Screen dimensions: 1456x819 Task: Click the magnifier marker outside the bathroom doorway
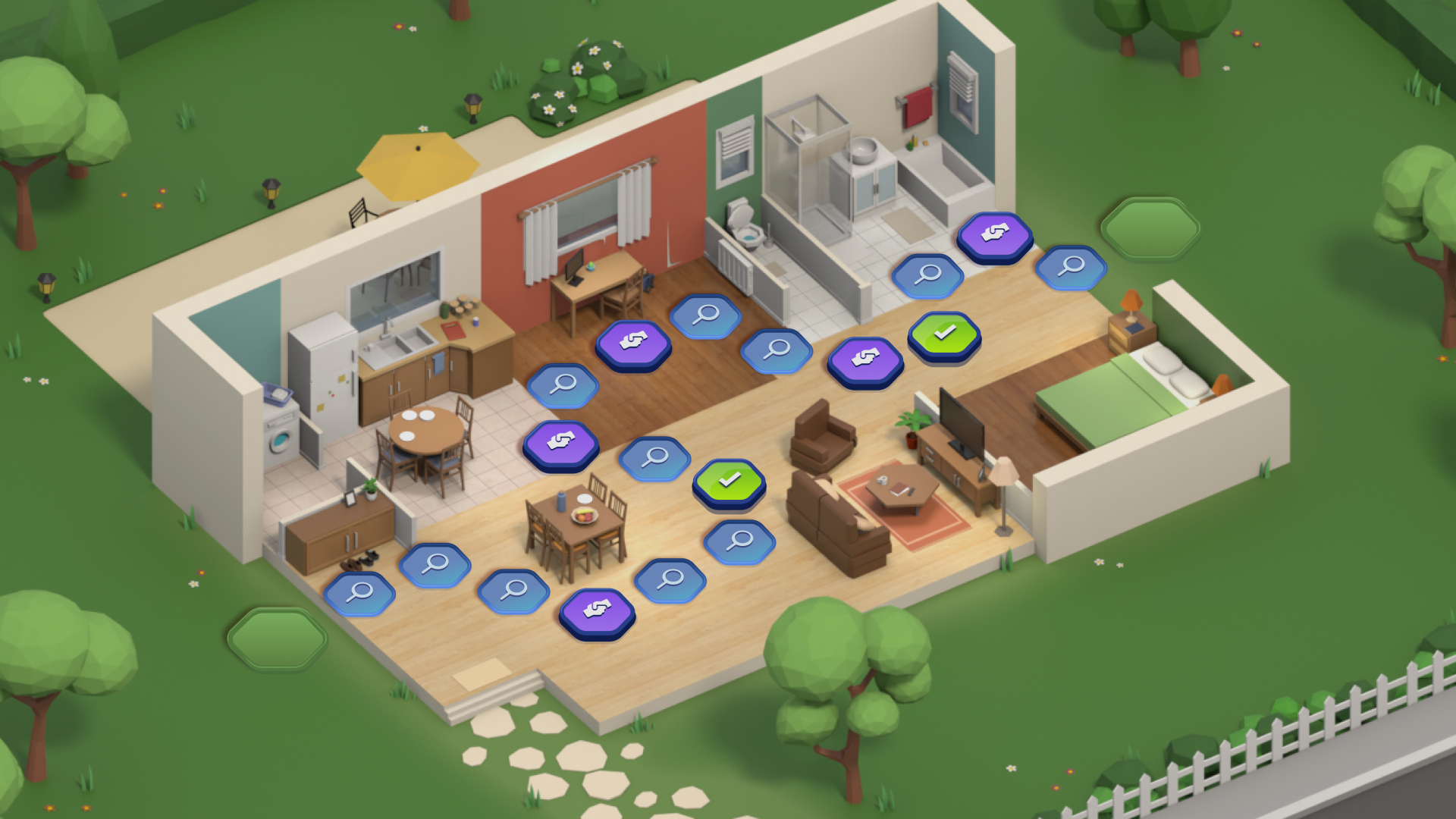click(x=927, y=275)
